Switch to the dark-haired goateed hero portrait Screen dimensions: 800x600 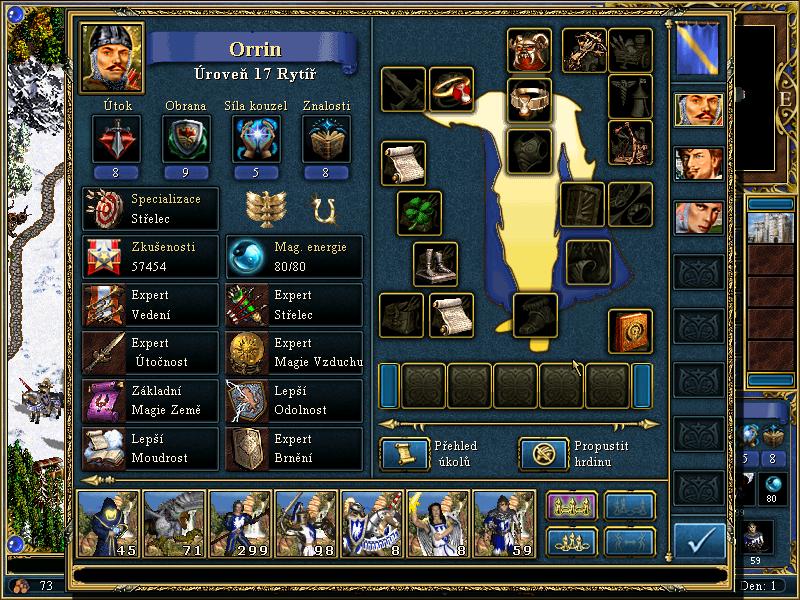(698, 163)
